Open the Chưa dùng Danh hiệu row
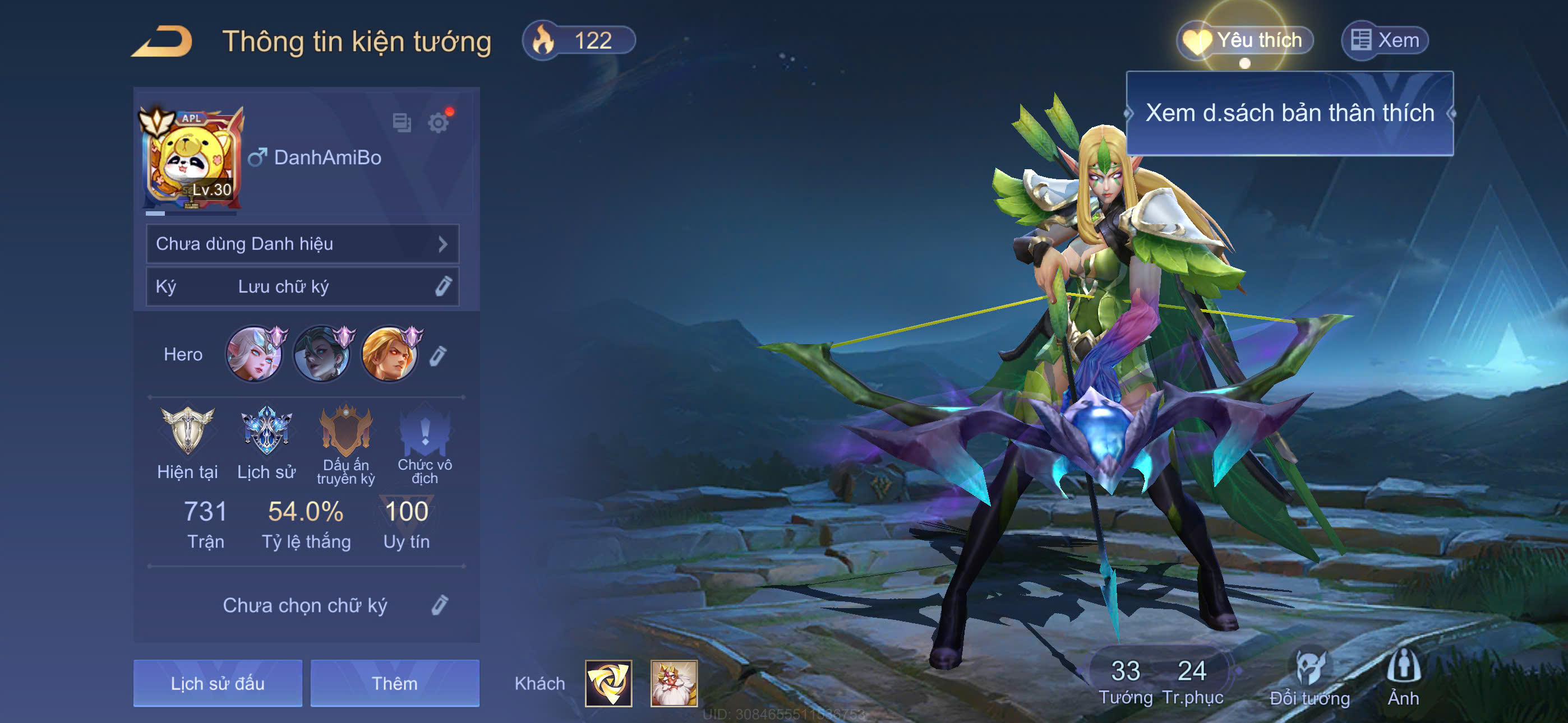The height and width of the screenshot is (723, 1568). coord(302,244)
